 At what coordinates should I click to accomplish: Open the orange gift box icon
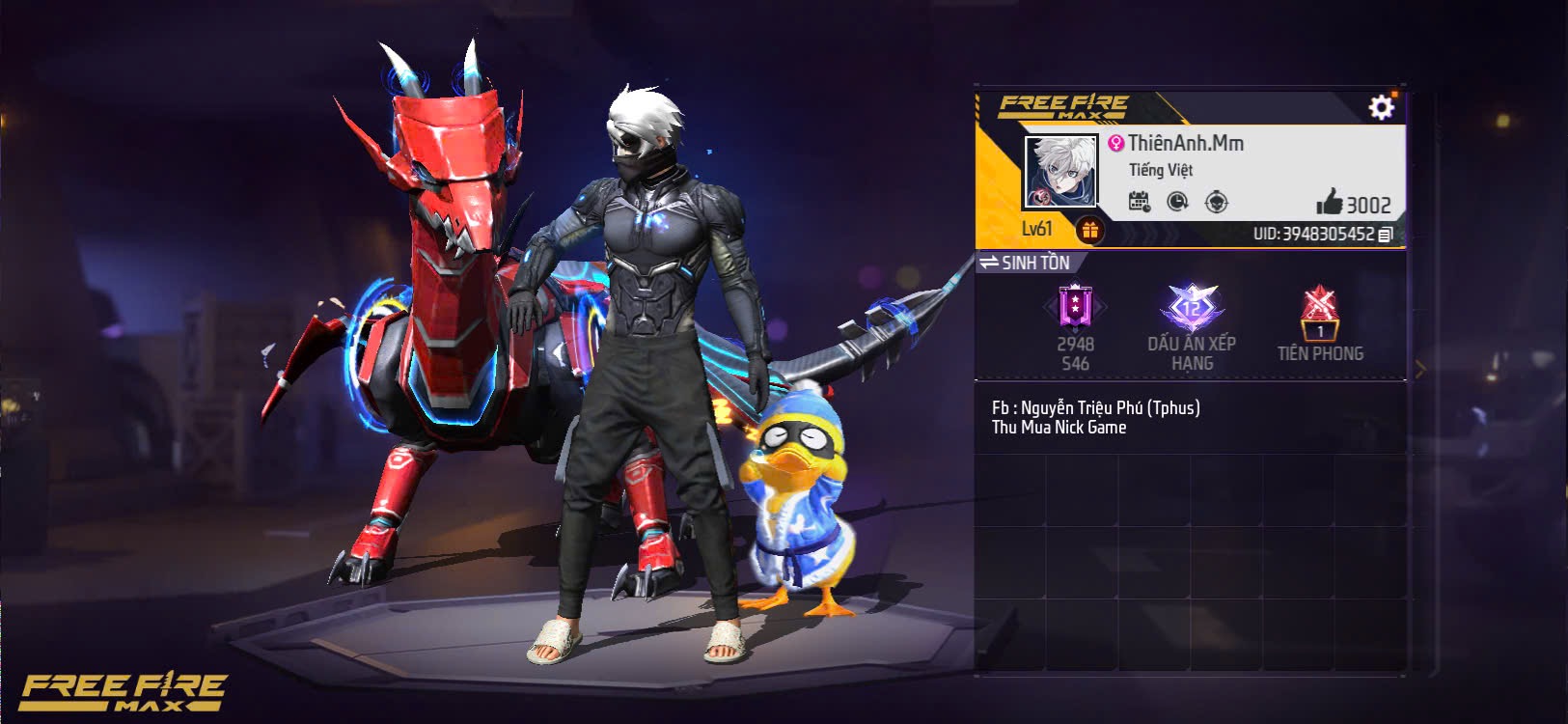1090,230
